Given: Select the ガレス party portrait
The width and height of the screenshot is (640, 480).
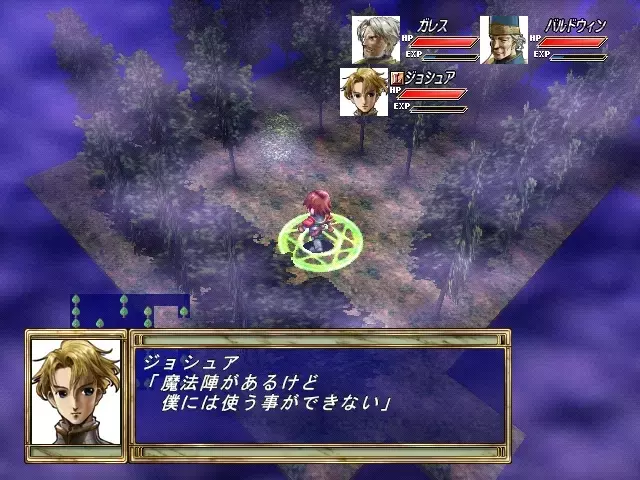Looking at the screenshot, I should (x=375, y=40).
